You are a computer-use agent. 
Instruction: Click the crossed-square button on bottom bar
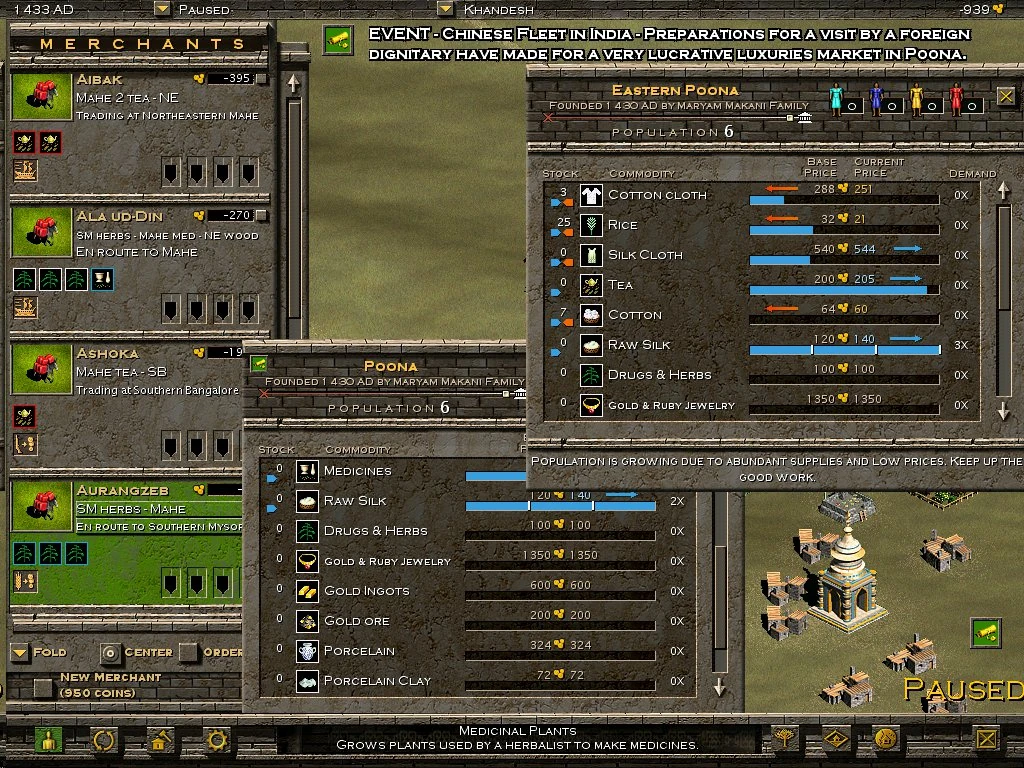987,739
